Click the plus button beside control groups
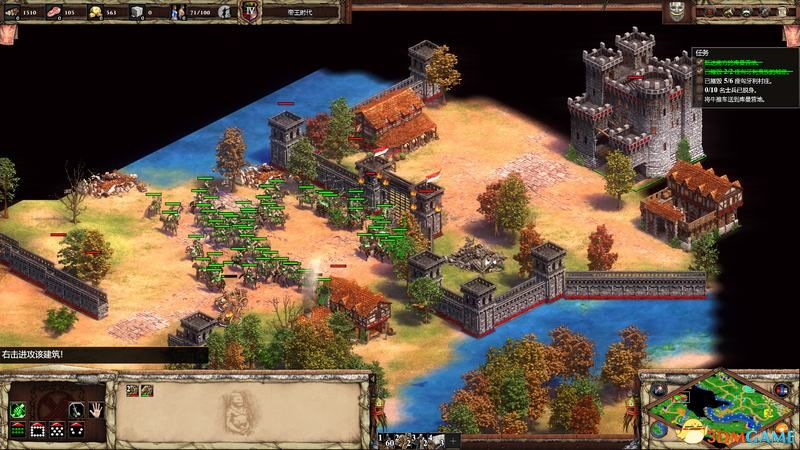 pyautogui.click(x=453, y=440)
